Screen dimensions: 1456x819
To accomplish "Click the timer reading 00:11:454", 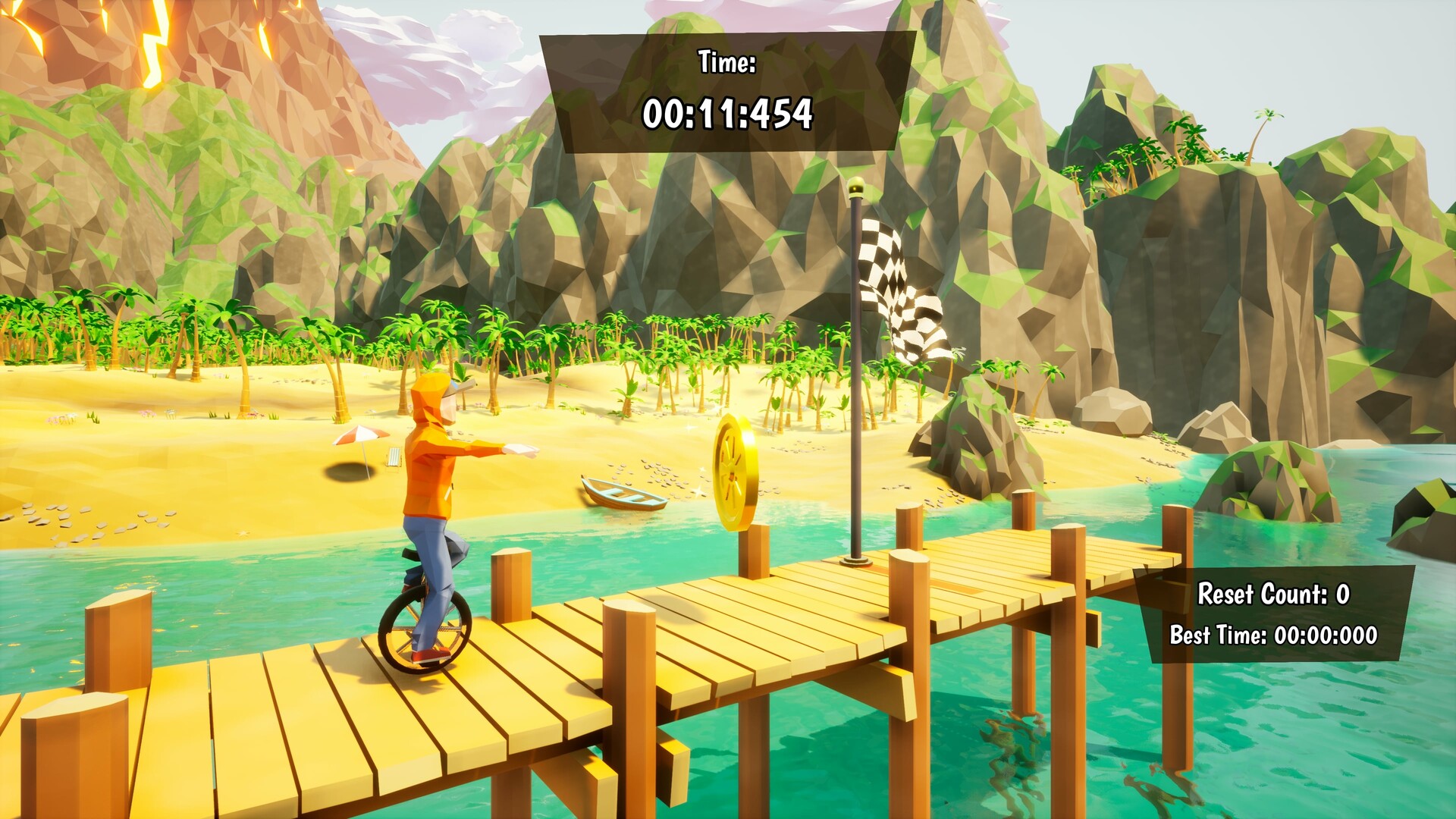I will pyautogui.click(x=730, y=115).
